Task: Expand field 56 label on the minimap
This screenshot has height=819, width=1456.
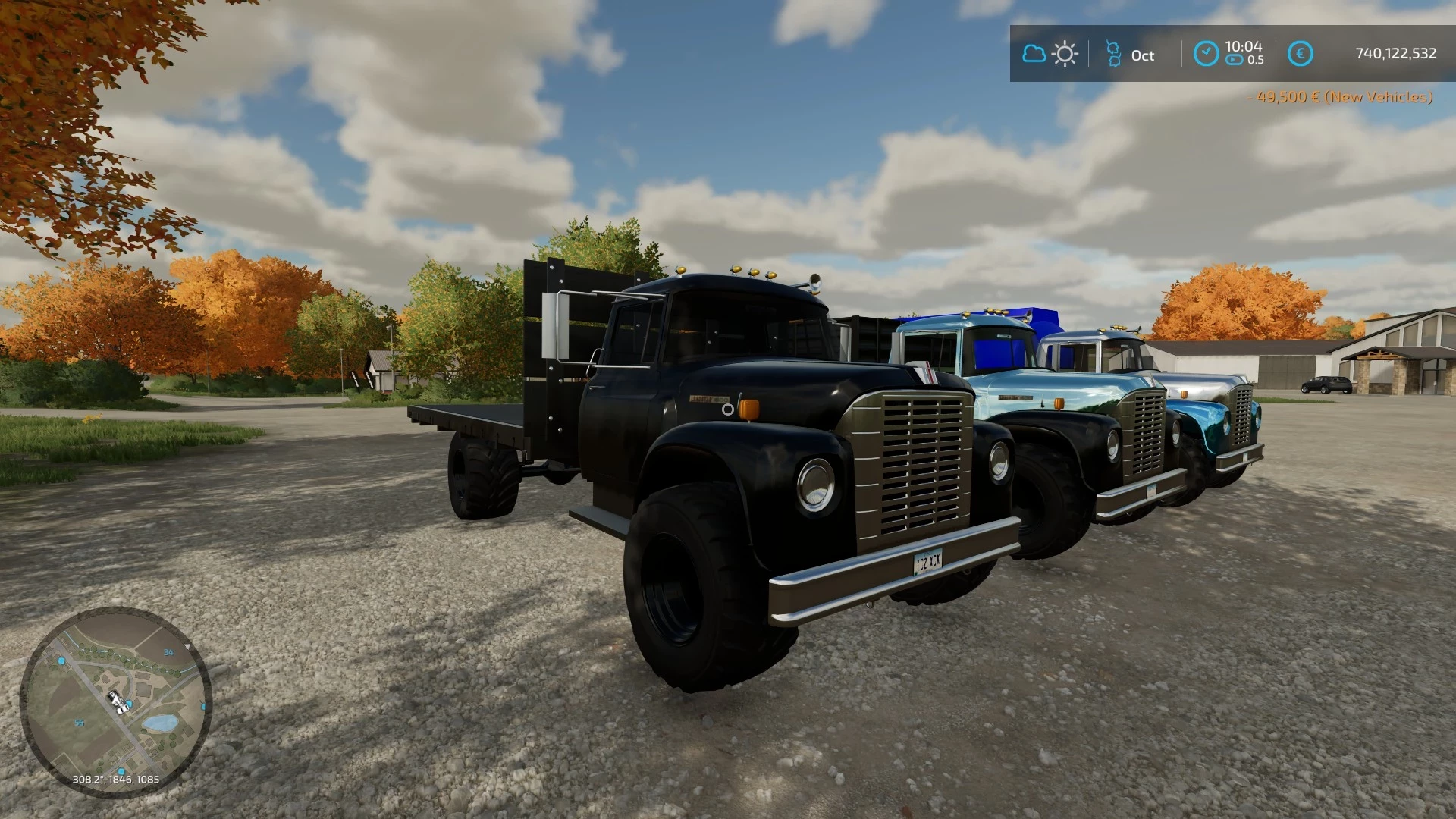Action: 79,723
